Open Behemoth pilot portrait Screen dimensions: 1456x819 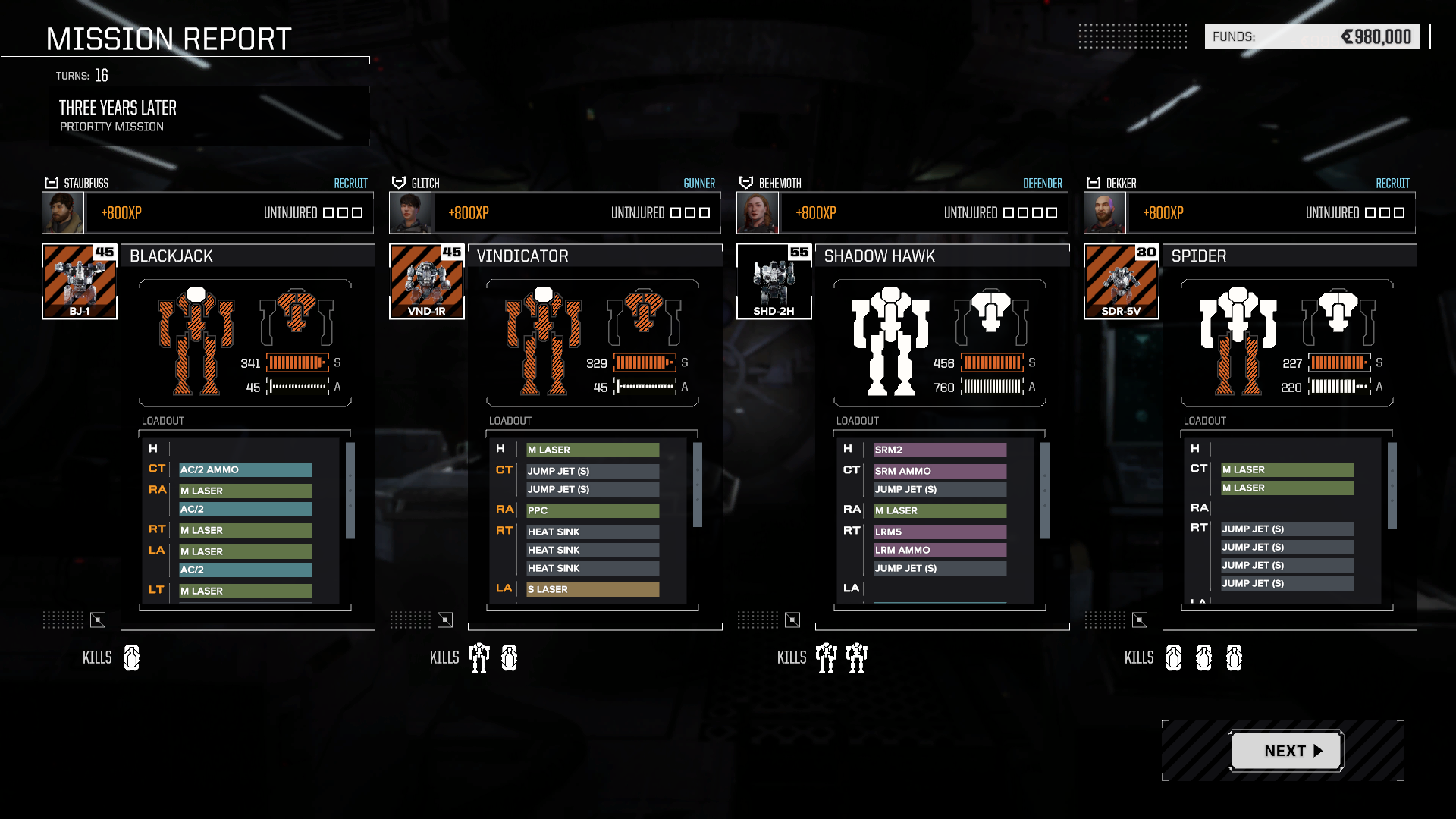758,213
